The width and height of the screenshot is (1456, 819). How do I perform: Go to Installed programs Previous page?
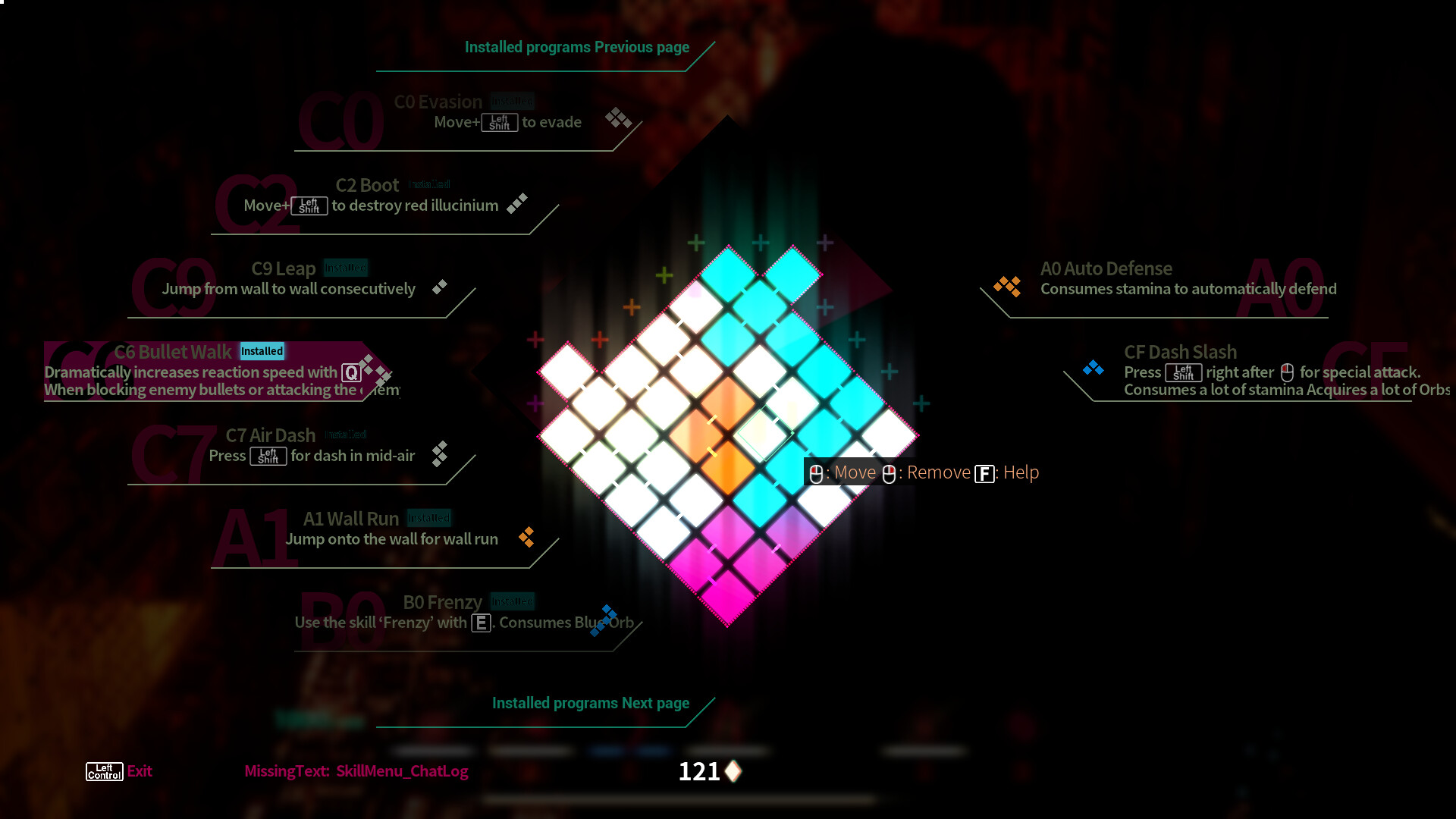tap(576, 47)
